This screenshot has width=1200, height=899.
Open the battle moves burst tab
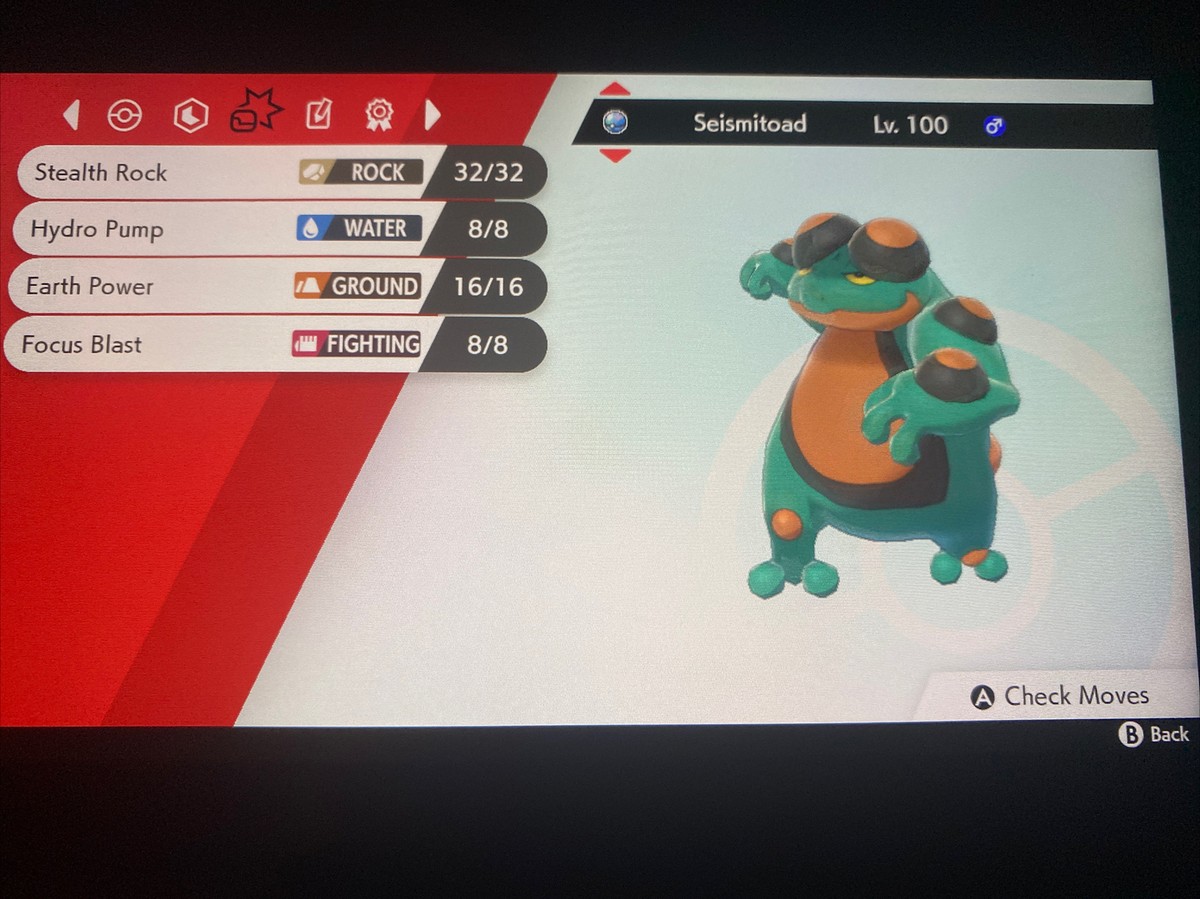255,112
